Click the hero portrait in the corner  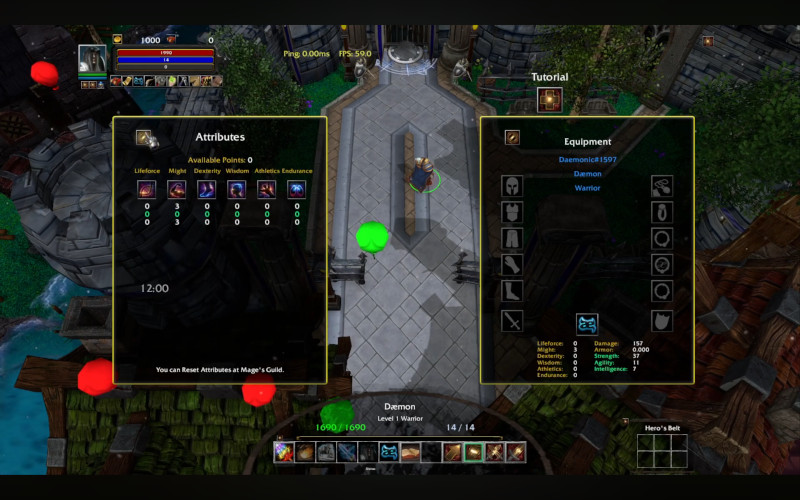[92, 60]
